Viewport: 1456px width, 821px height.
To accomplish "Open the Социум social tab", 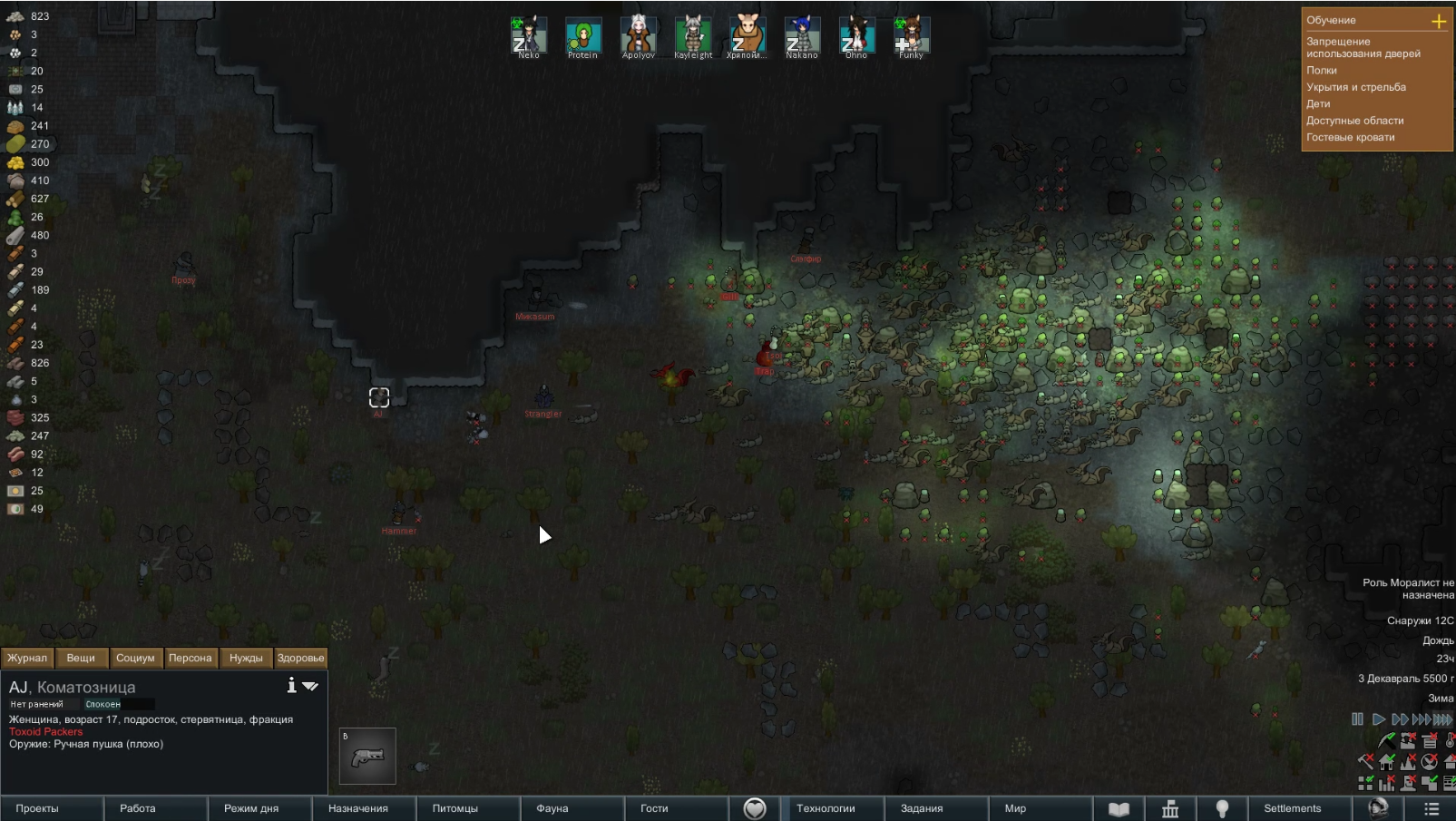I will pos(135,658).
